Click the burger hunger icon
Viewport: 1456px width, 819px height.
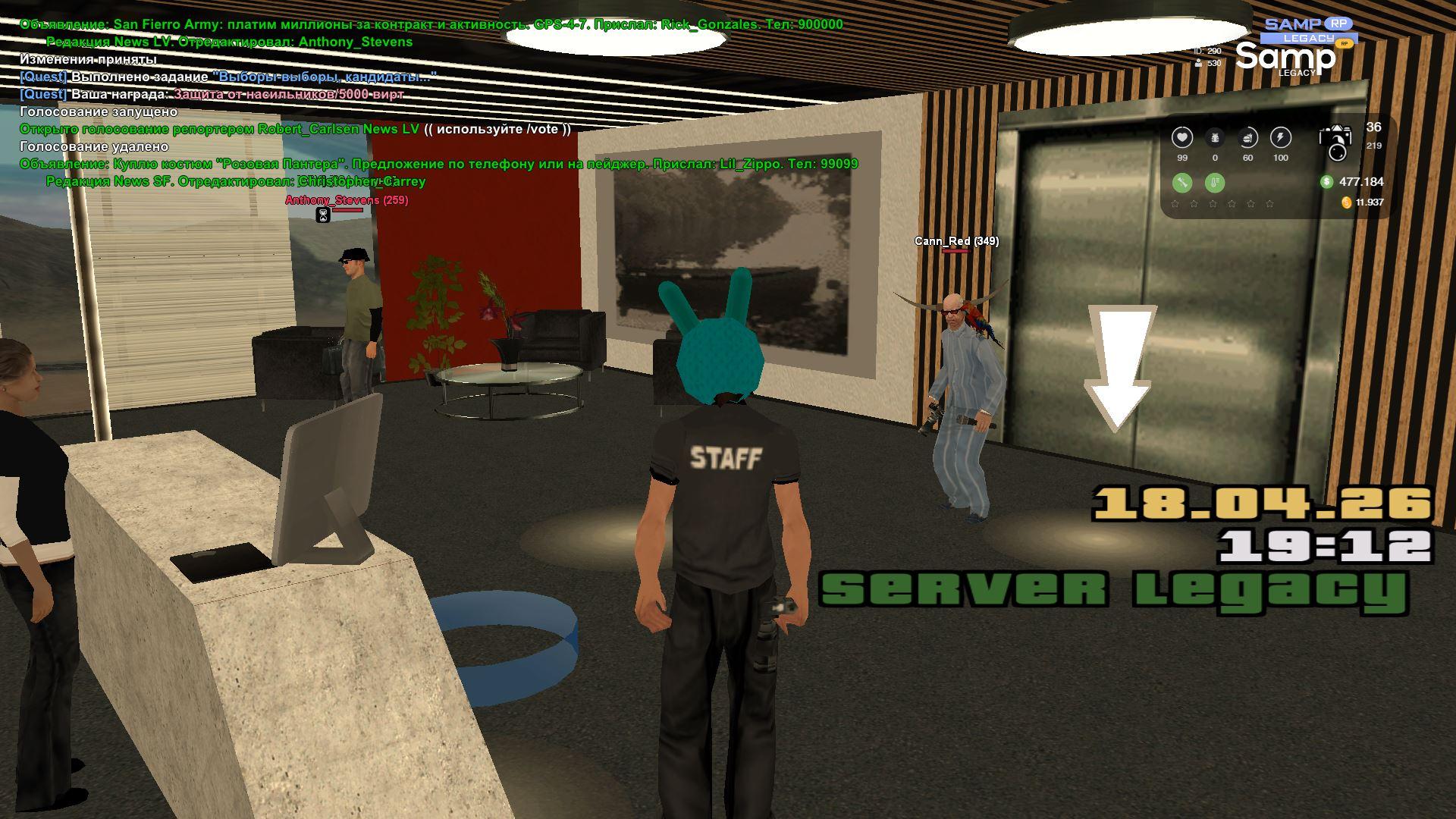click(x=1247, y=138)
